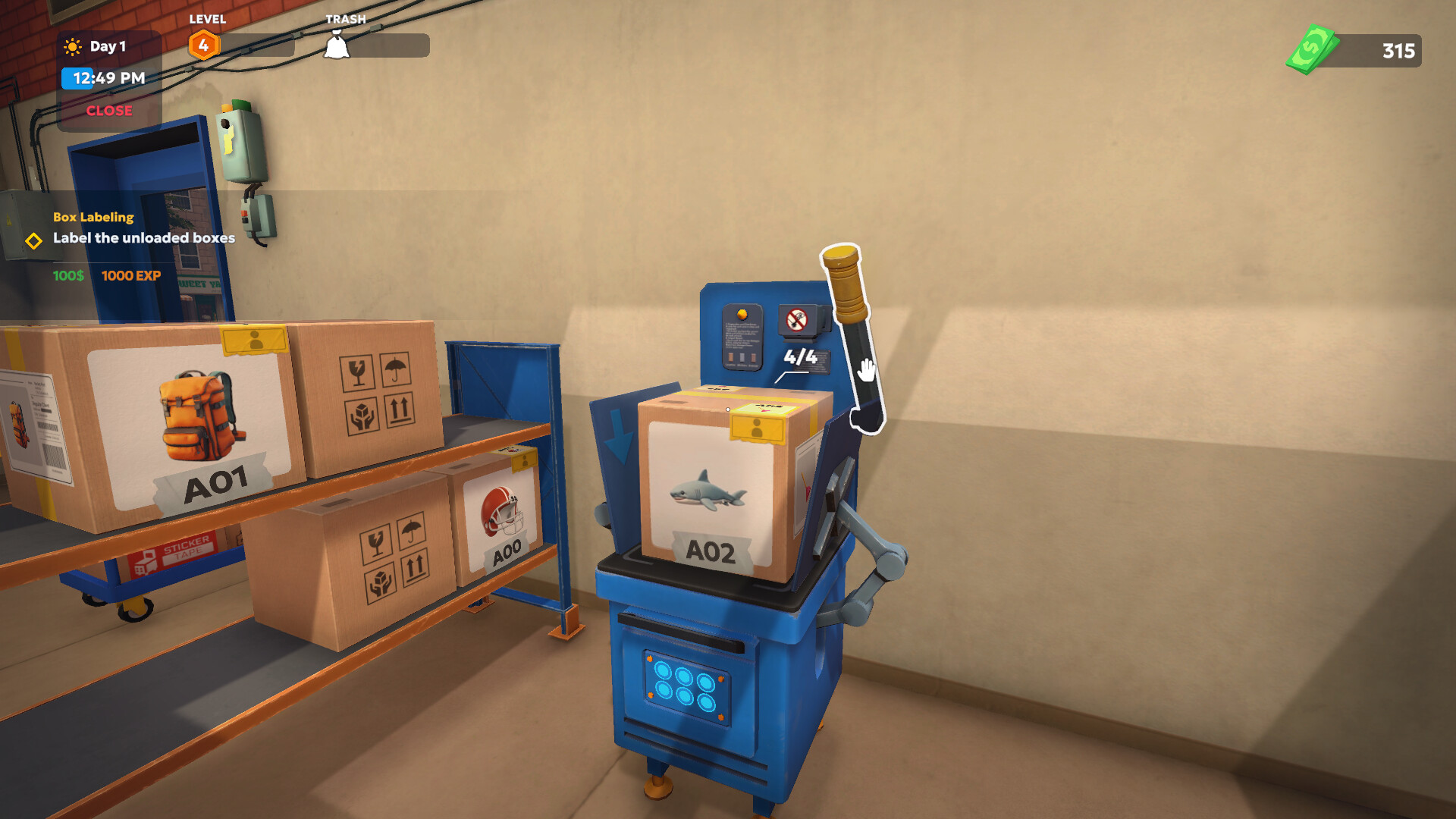Click the Level 4 hexagon badge
Screen dimensions: 1456x819
203,44
